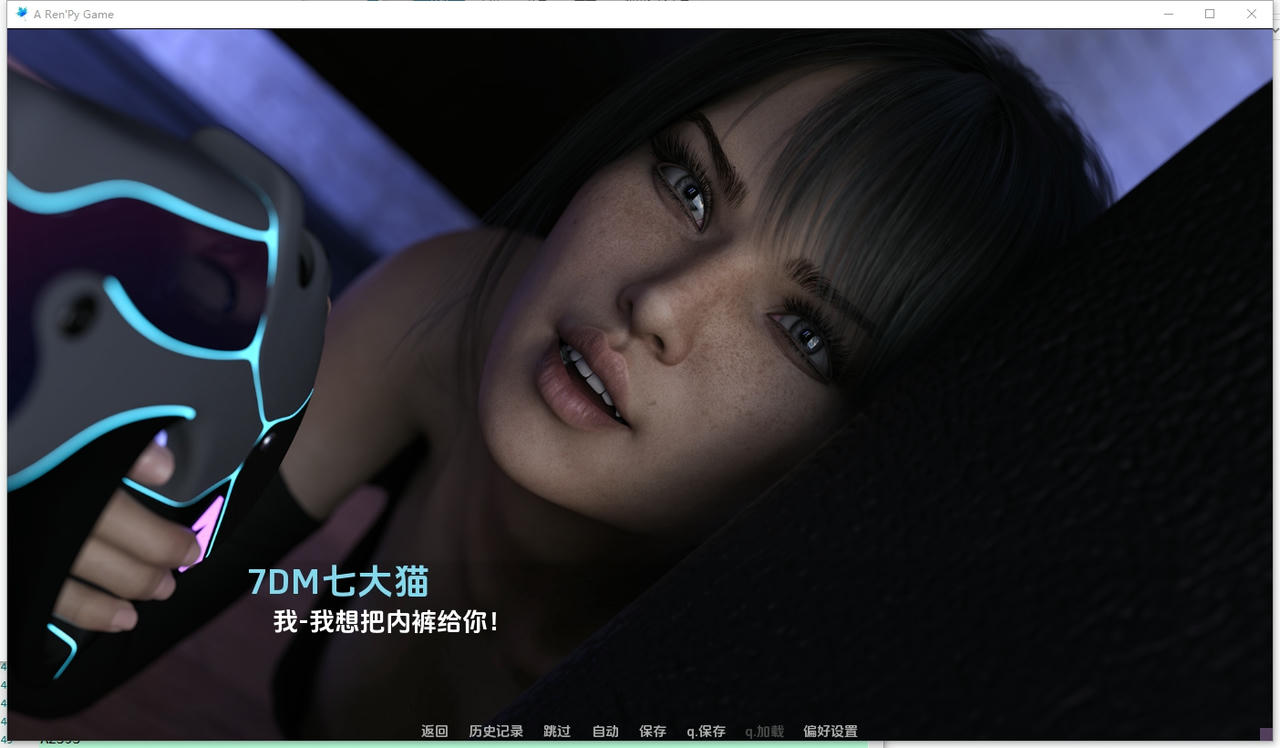
Task: Perform a q.保存 quick save
Action: click(705, 731)
